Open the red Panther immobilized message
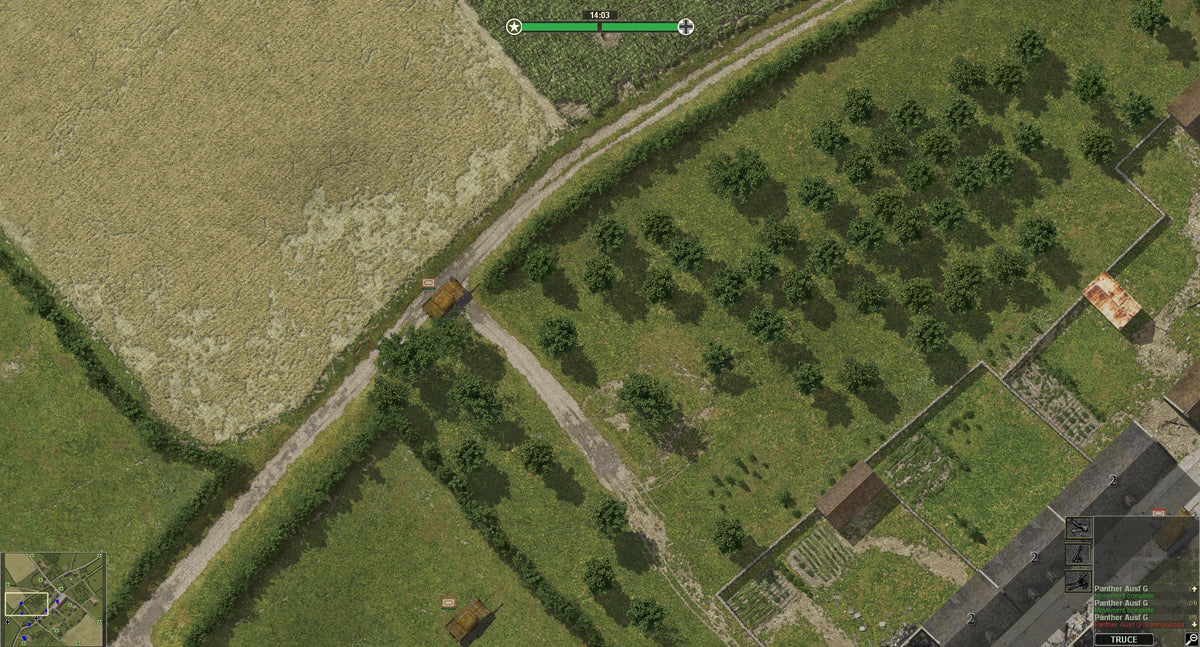 pos(1139,625)
